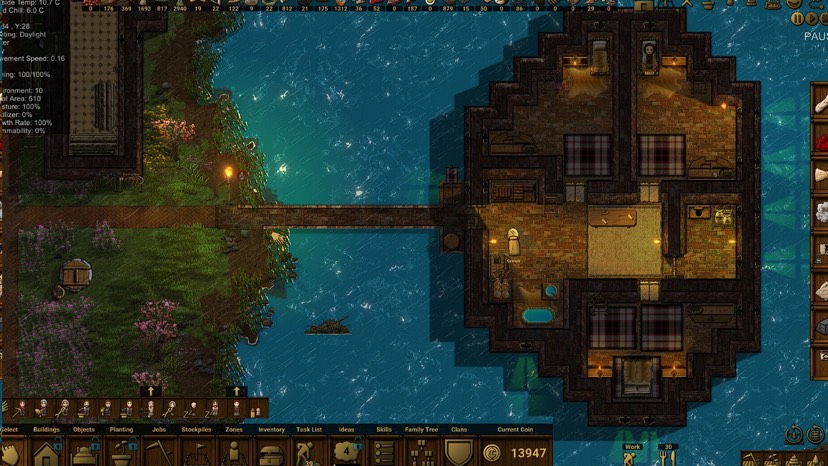Open the Jobs menu
Image resolution: width=828 pixels, height=466 pixels.
159,452
